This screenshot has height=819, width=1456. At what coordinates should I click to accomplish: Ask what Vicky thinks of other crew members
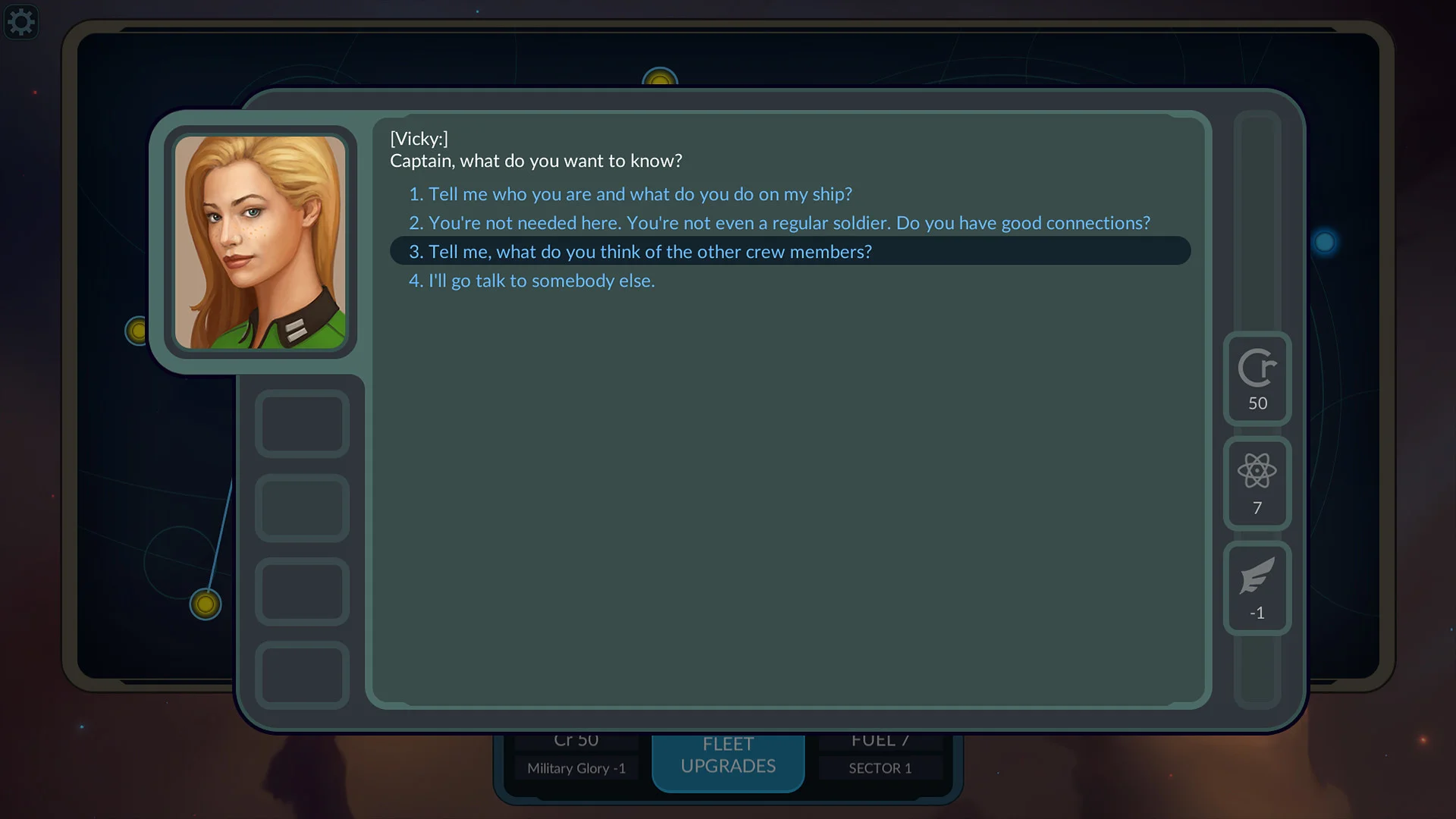coord(640,252)
